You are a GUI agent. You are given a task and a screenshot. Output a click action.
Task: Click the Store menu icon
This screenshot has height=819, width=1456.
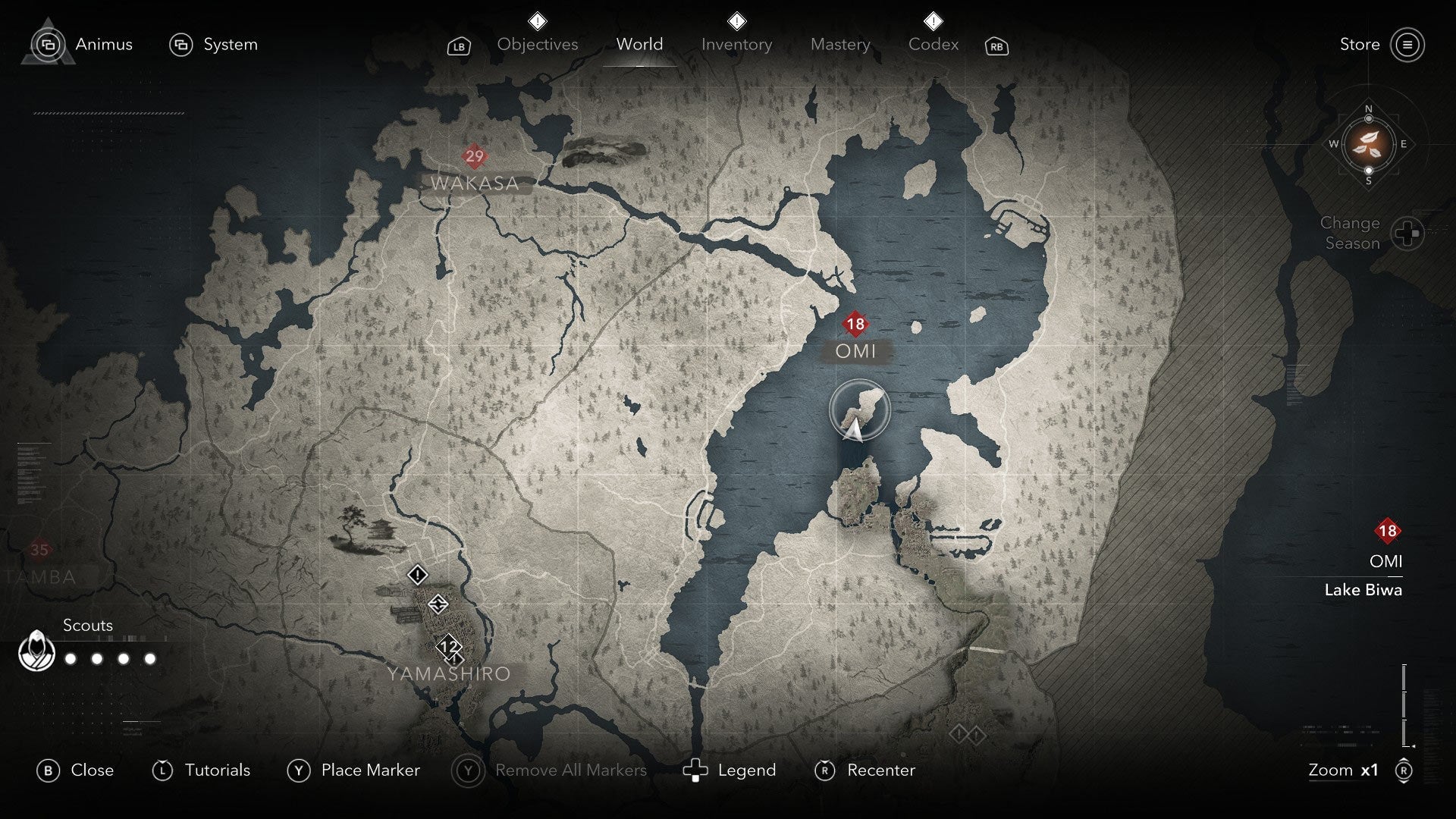[1408, 44]
